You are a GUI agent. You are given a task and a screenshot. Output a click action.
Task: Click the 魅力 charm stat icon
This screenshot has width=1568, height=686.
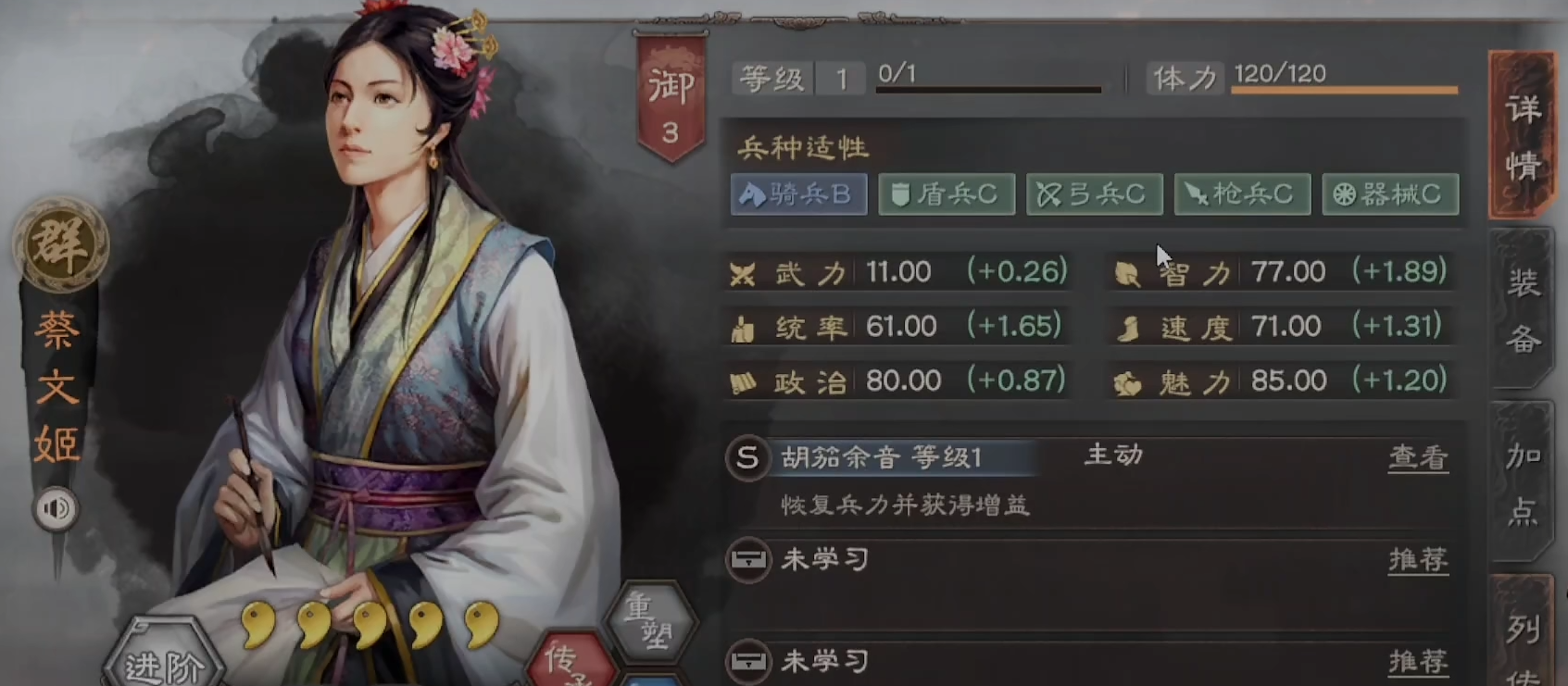pyautogui.click(x=1128, y=380)
